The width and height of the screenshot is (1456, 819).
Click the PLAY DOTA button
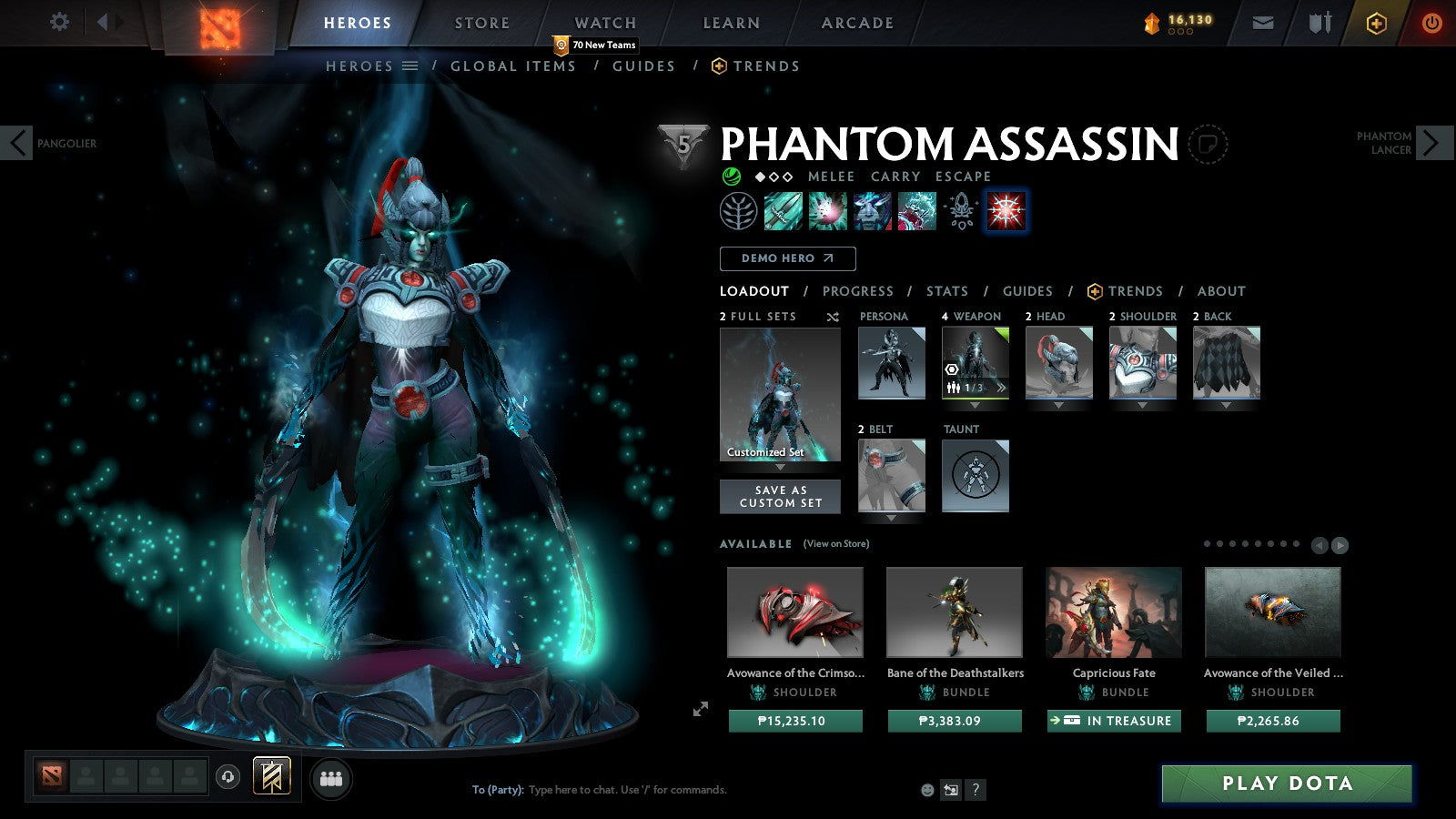1286,783
